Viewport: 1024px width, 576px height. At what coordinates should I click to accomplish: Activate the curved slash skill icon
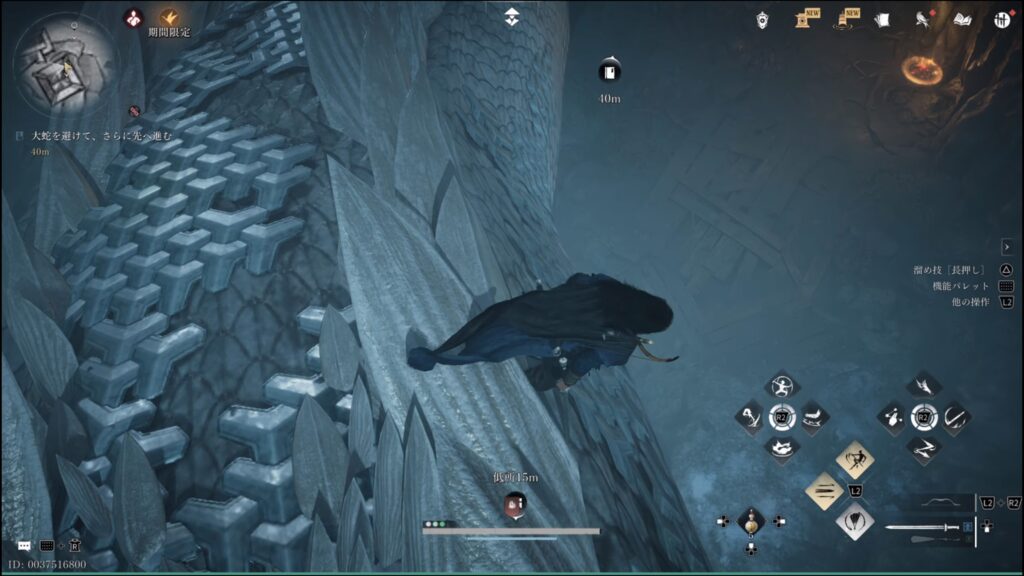click(955, 416)
